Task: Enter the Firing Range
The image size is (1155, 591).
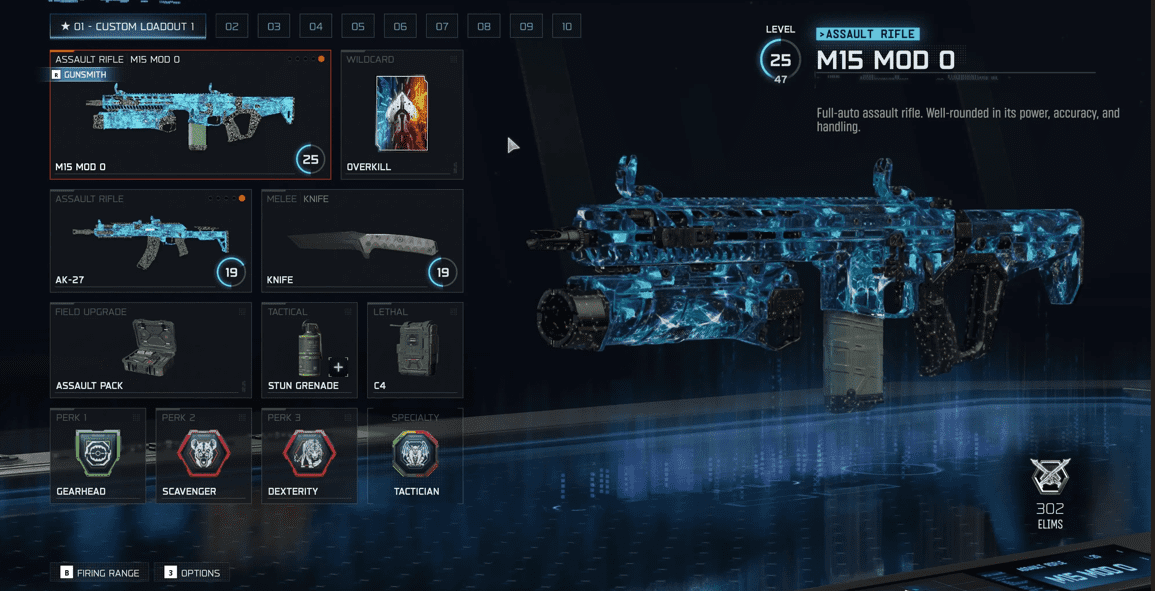Action: point(100,573)
